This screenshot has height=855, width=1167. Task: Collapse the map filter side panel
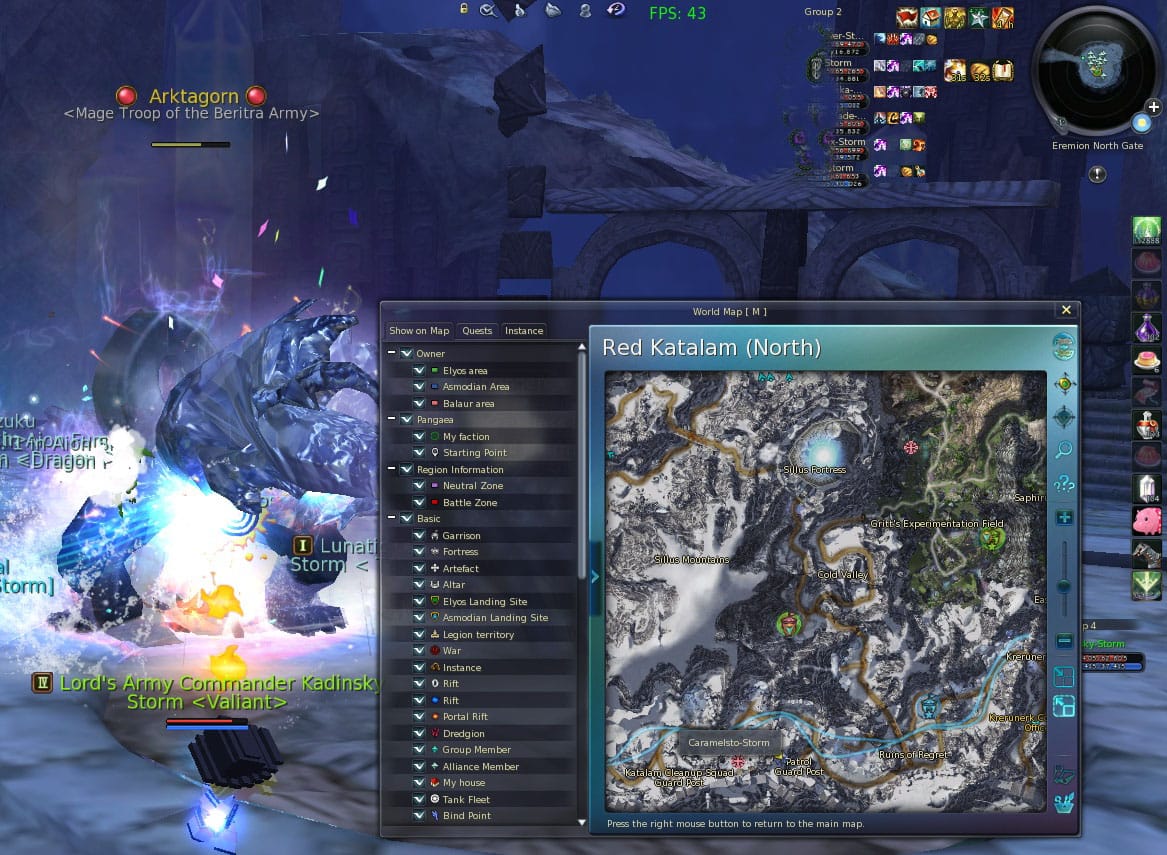[x=595, y=577]
